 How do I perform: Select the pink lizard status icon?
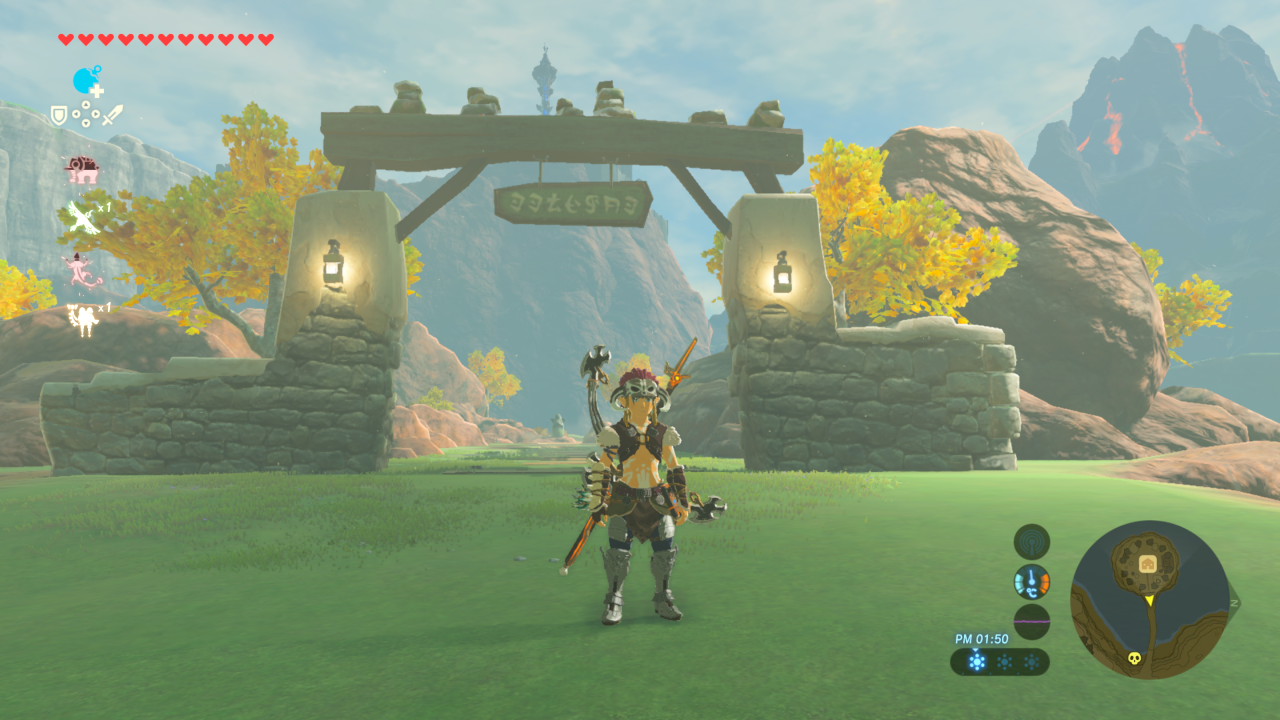pos(79,271)
